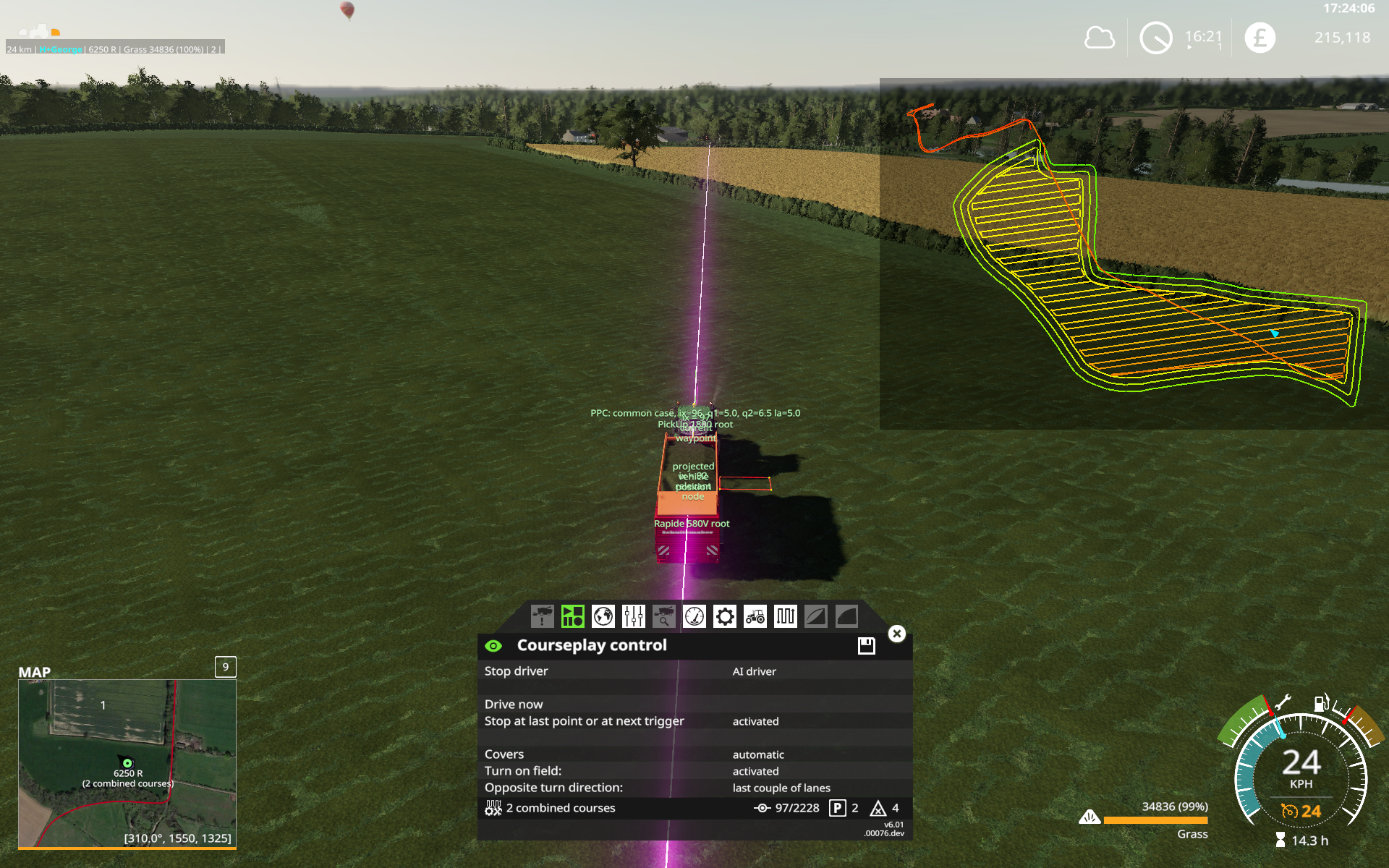Screen dimensions: 1389x868
Task: Open the Courseplay gear settings icon
Action: click(x=724, y=616)
